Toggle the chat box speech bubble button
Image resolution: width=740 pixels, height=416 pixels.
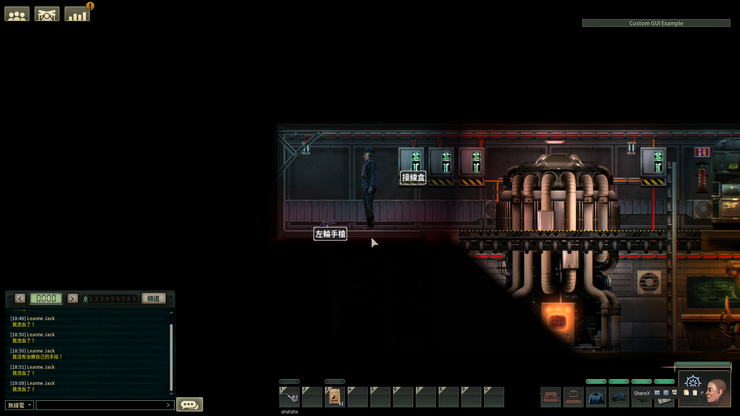pos(189,404)
